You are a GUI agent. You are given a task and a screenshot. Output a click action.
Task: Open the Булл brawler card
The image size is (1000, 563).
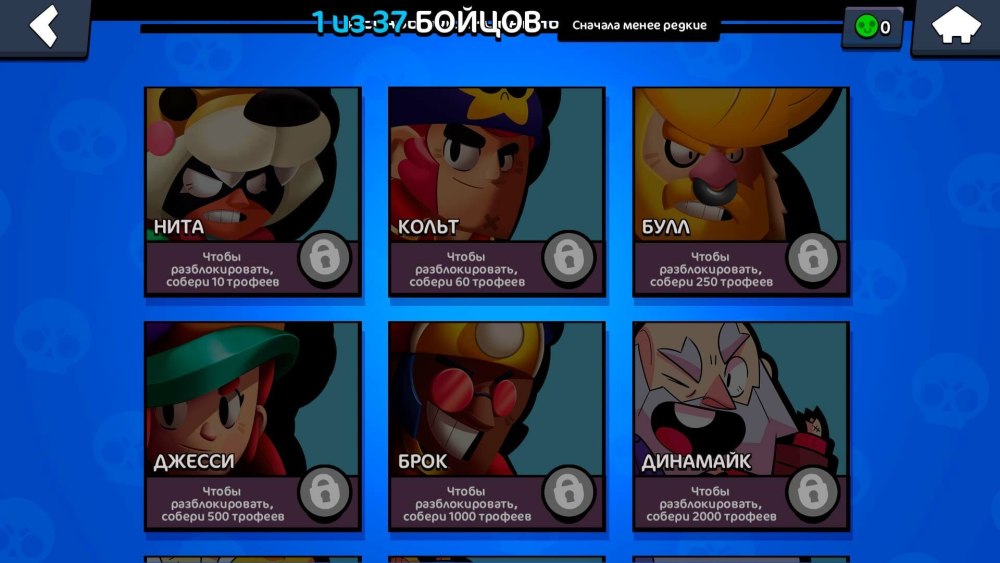pyautogui.click(x=741, y=191)
